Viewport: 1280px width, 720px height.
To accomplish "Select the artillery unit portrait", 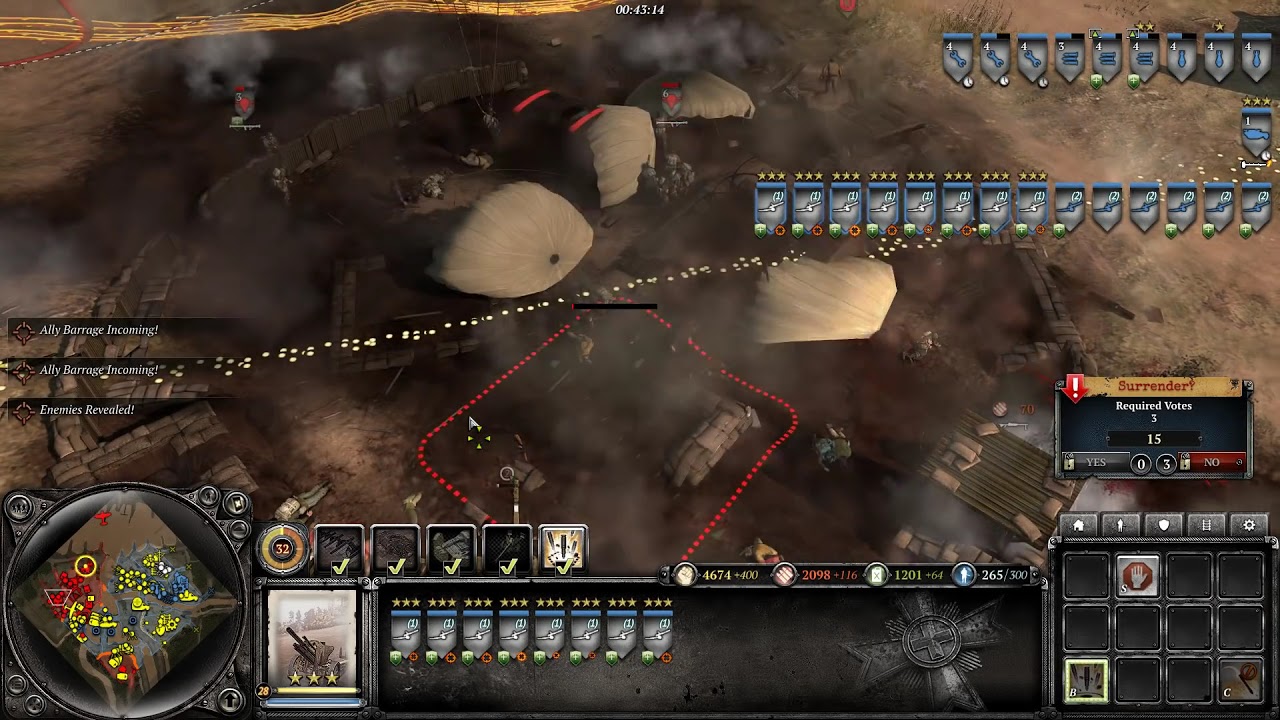I will pyautogui.click(x=312, y=637).
